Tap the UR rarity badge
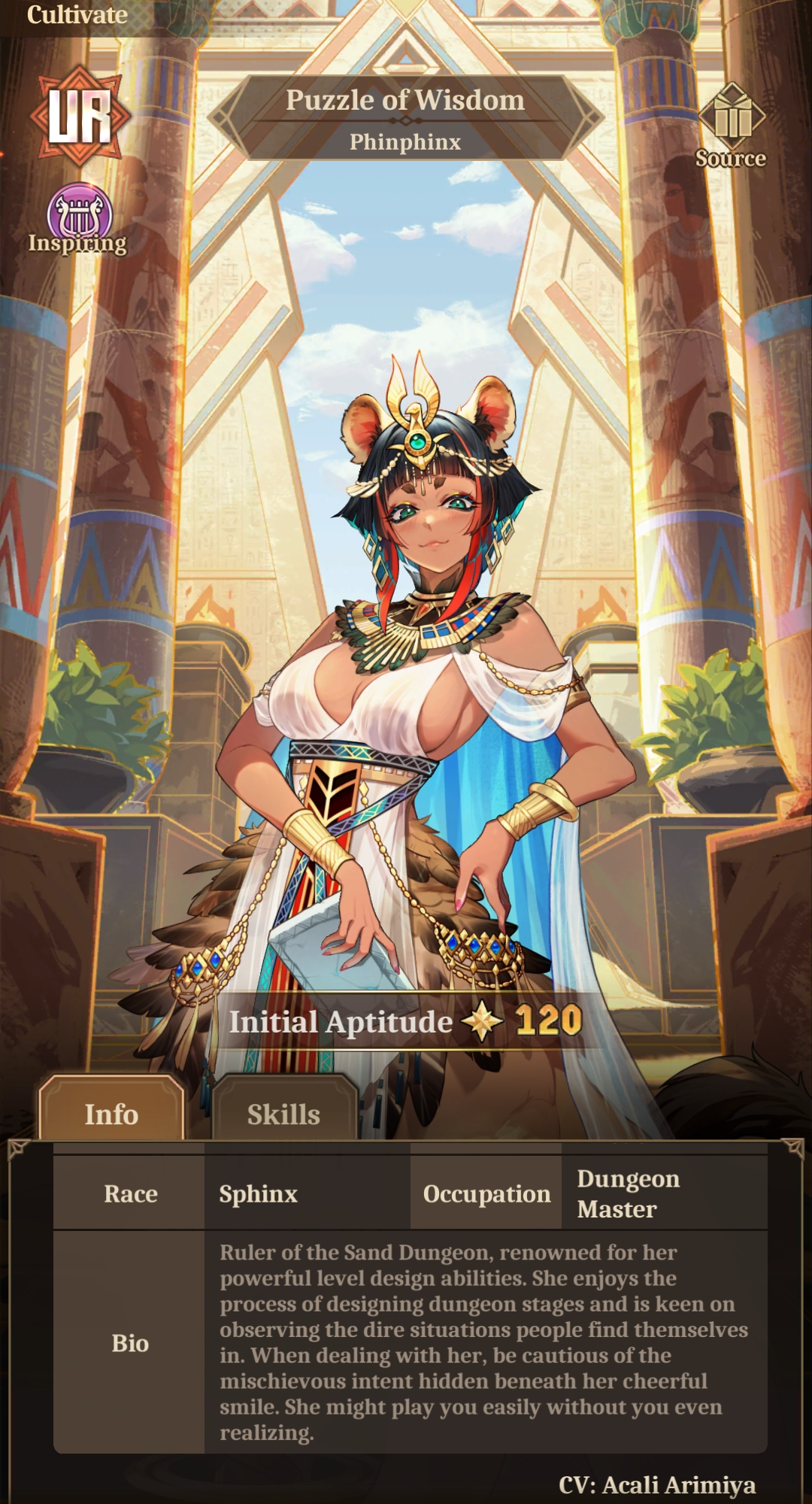Viewport: 812px width, 1504px height. (80, 116)
